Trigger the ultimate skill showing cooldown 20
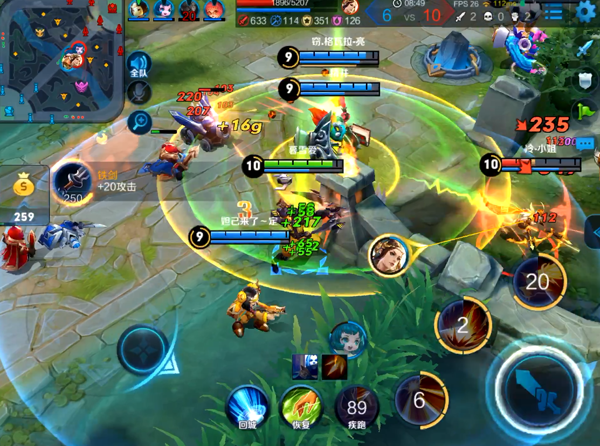The width and height of the screenshot is (600, 446). click(538, 280)
